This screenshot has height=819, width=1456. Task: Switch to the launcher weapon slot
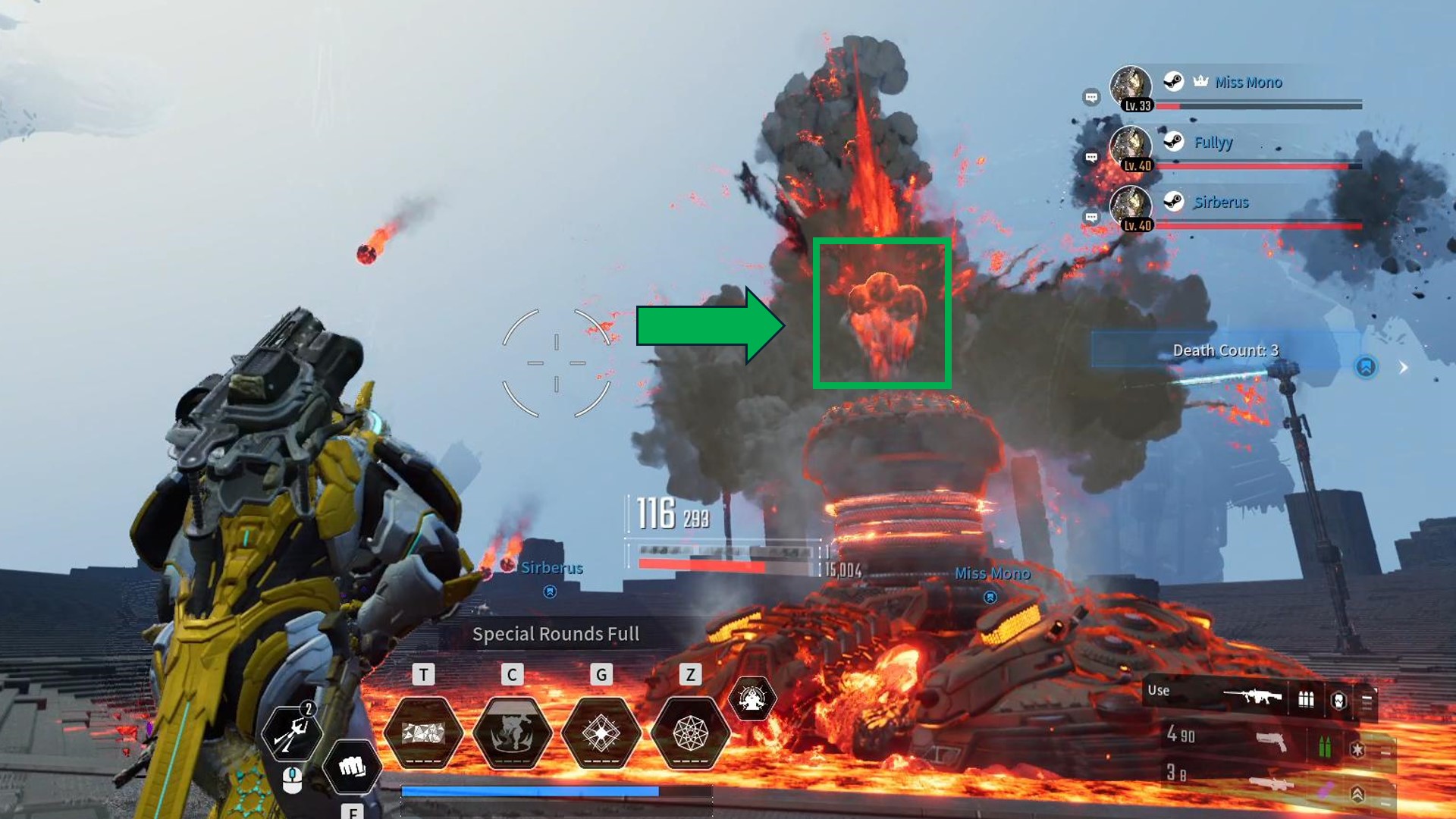[x=1272, y=783]
